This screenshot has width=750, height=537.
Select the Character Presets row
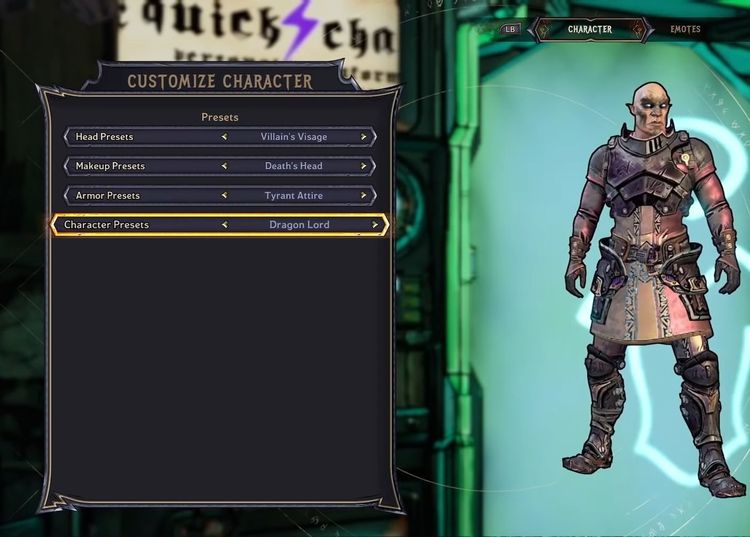(140, 225)
